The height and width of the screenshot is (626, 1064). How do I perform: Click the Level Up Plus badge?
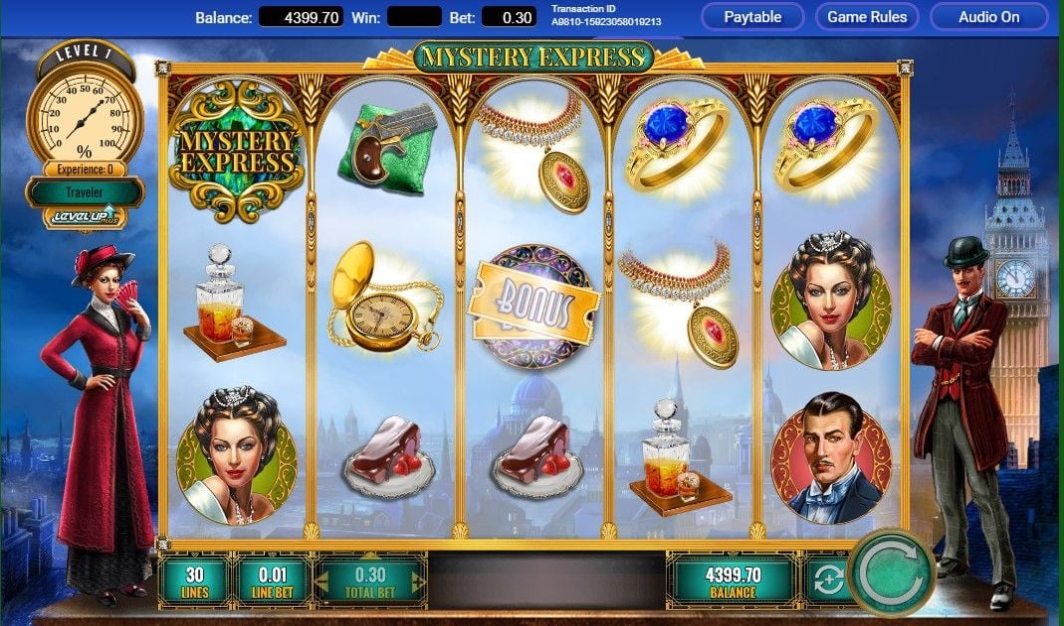tap(84, 216)
